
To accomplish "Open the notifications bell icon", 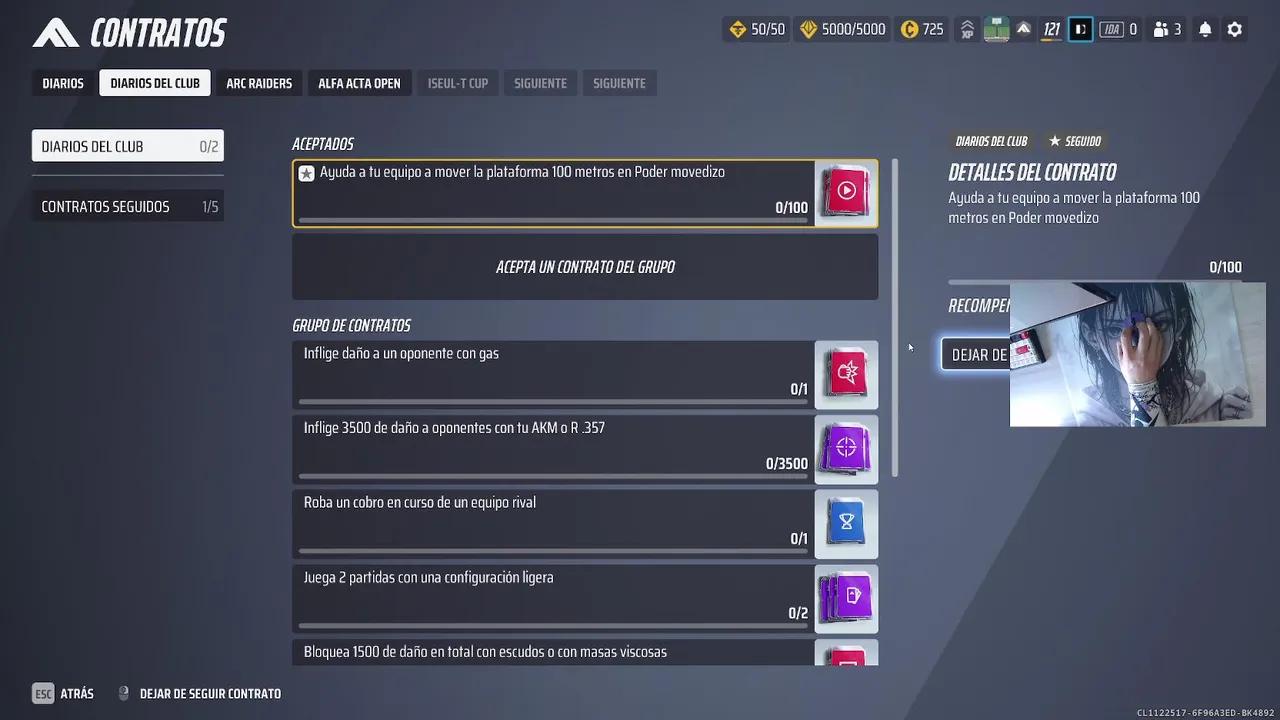I will 1204,29.
